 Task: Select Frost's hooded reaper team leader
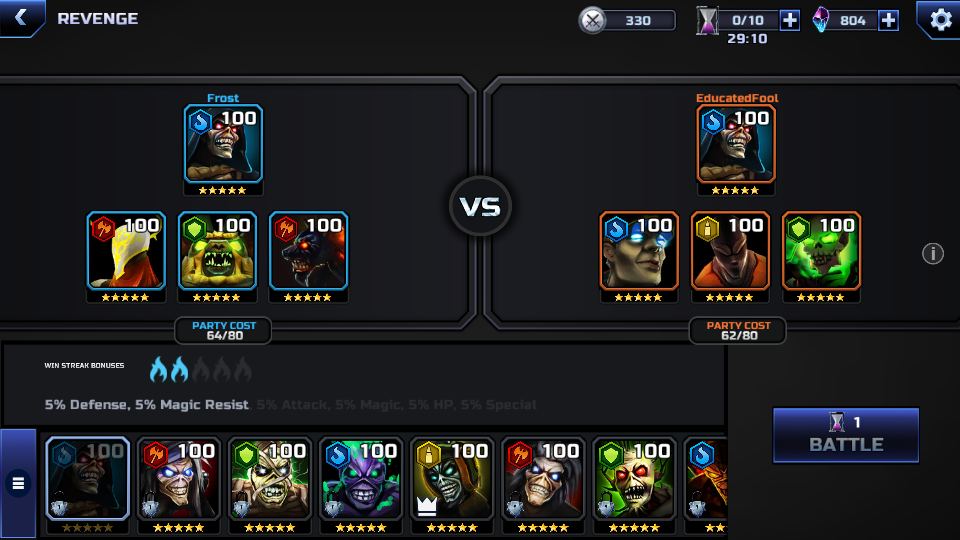tap(223, 144)
